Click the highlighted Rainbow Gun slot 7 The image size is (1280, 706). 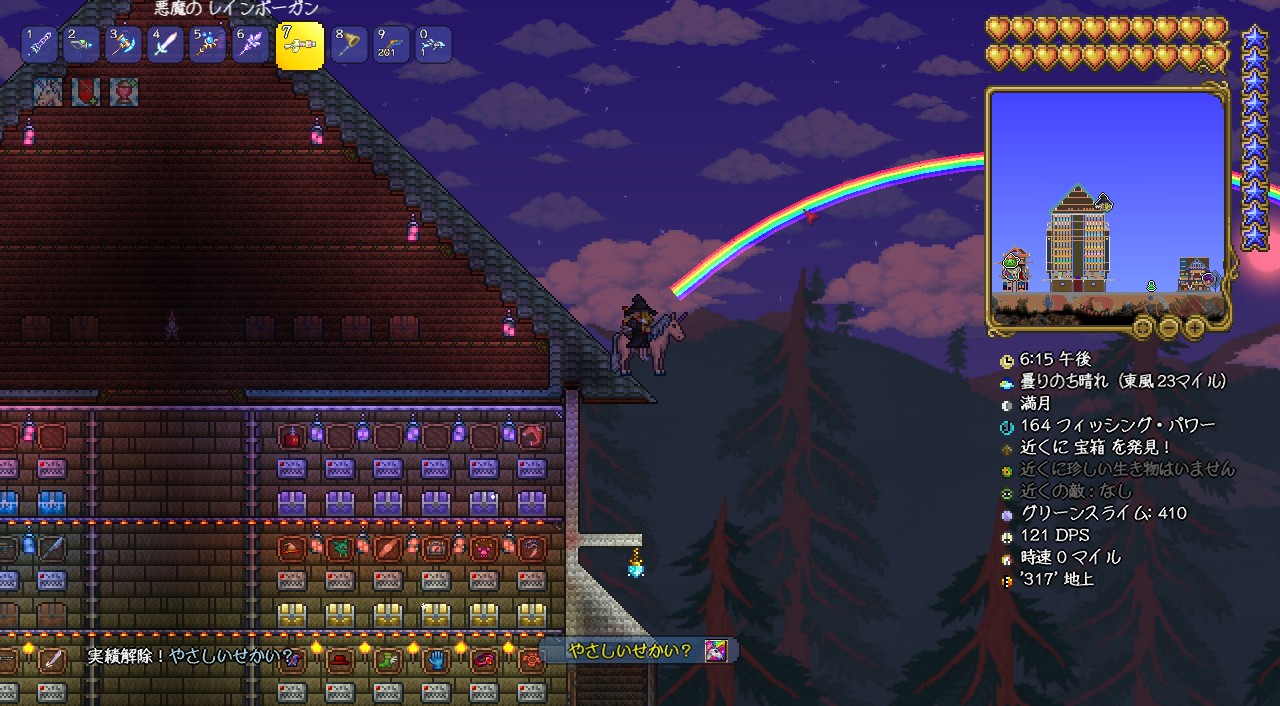point(299,46)
